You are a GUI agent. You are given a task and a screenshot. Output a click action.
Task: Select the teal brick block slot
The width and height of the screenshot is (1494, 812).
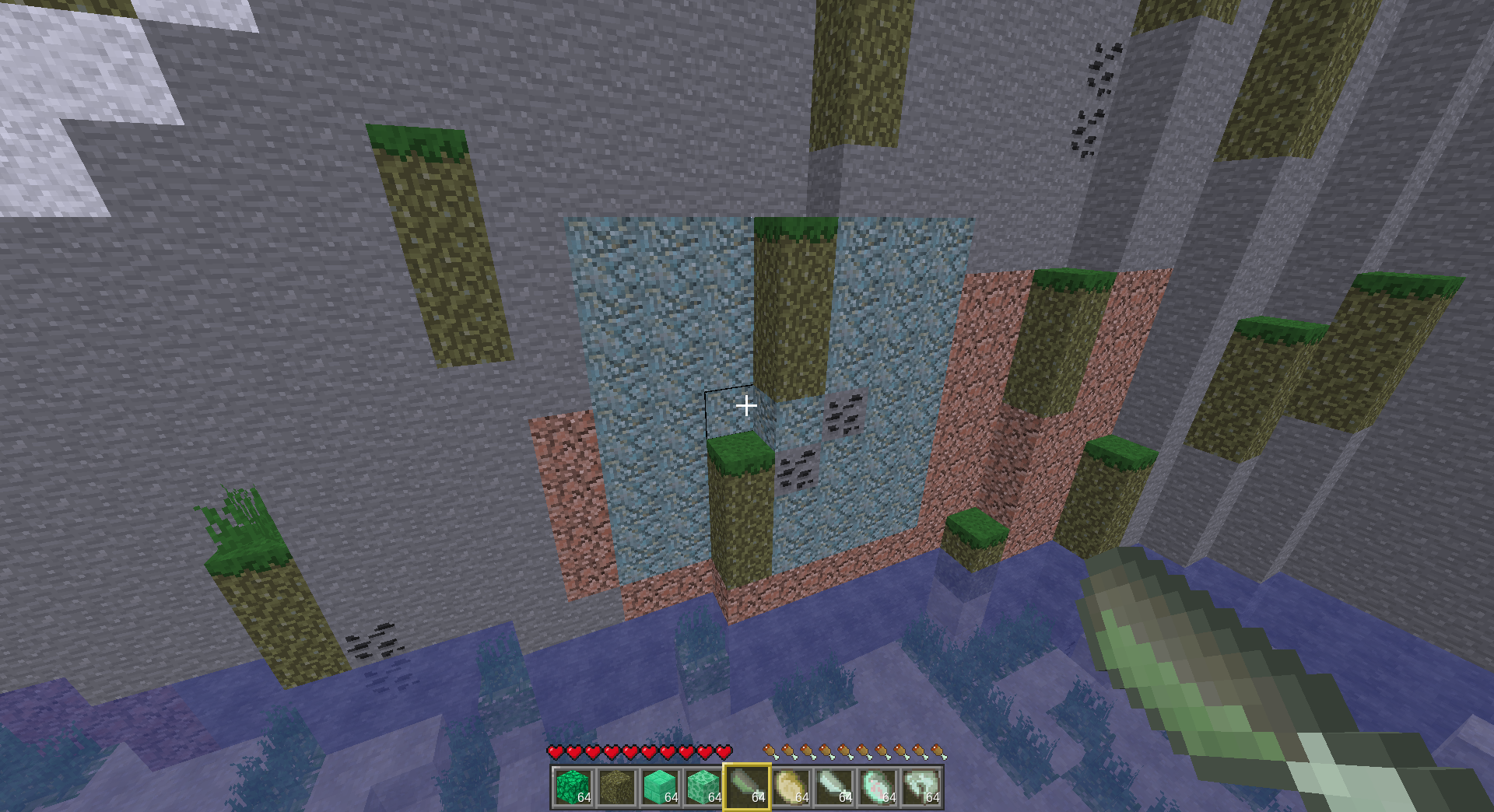pyautogui.click(x=660, y=787)
